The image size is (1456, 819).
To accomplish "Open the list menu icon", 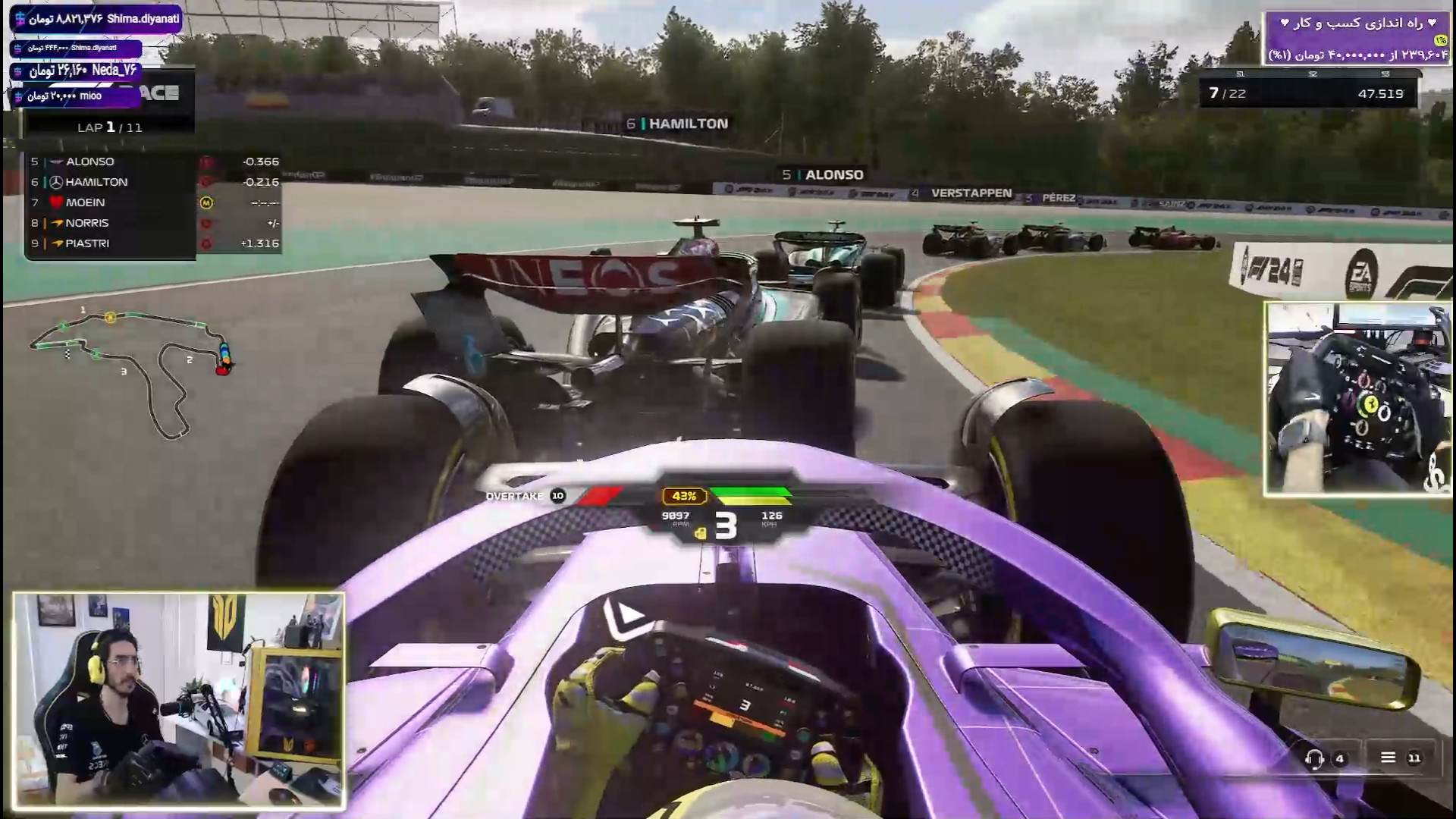I will pos(1388,758).
